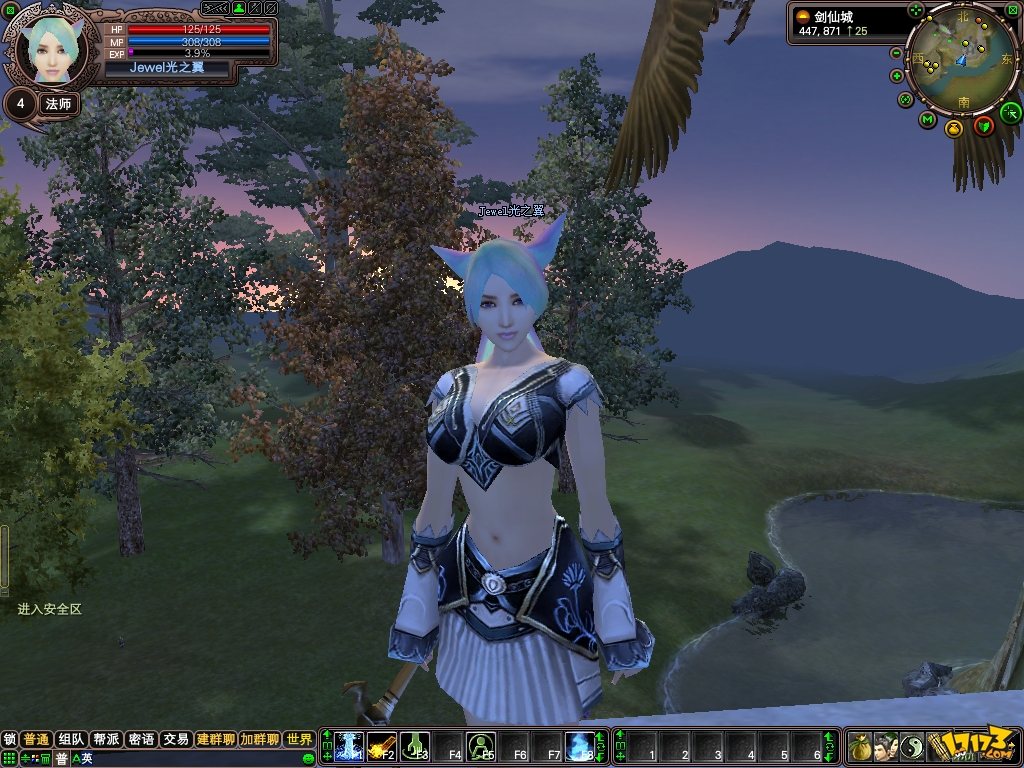
Task: Open the yin-yang symbol menu icon
Action: pyautogui.click(x=912, y=747)
